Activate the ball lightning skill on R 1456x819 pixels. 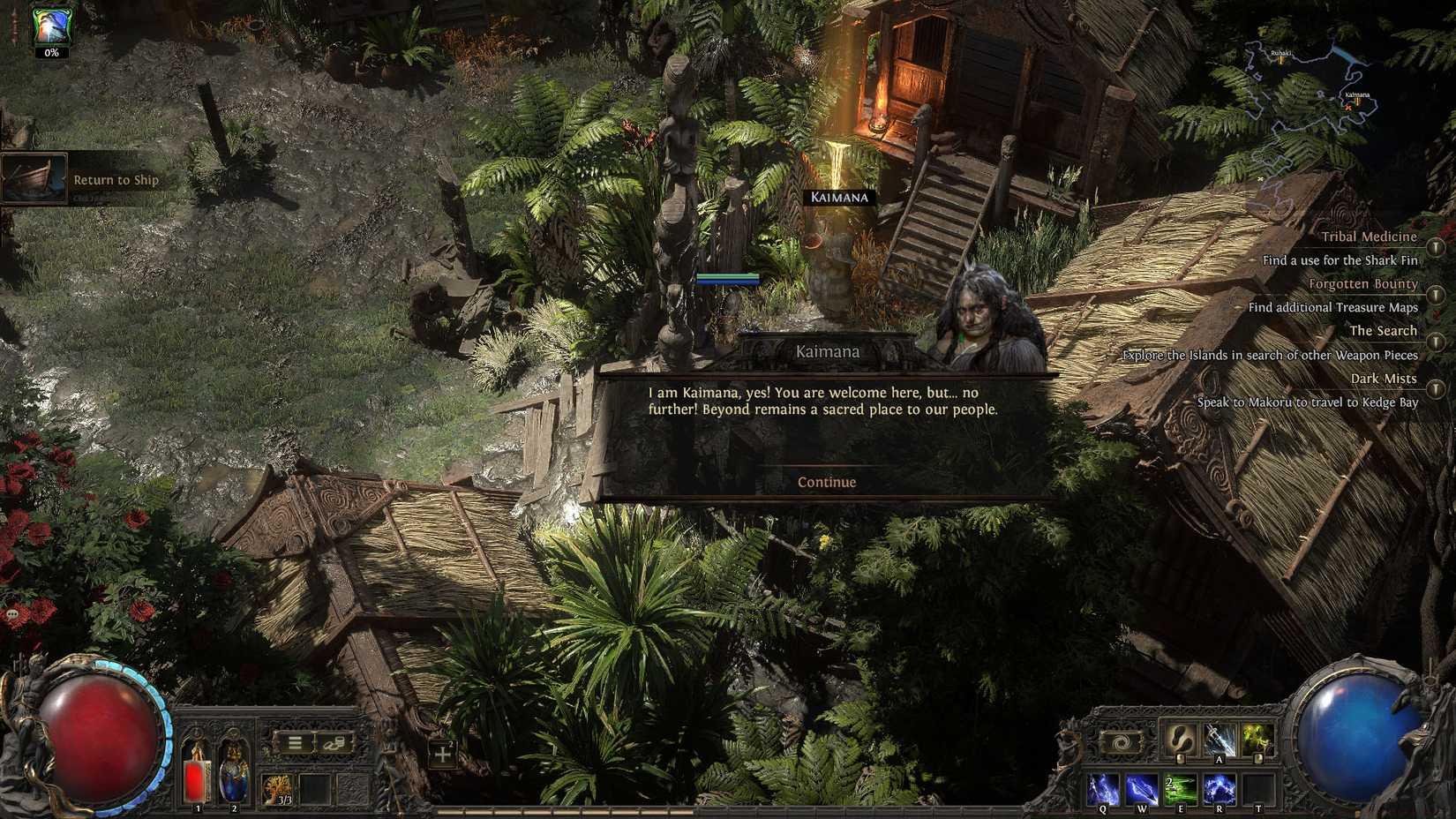1220,788
